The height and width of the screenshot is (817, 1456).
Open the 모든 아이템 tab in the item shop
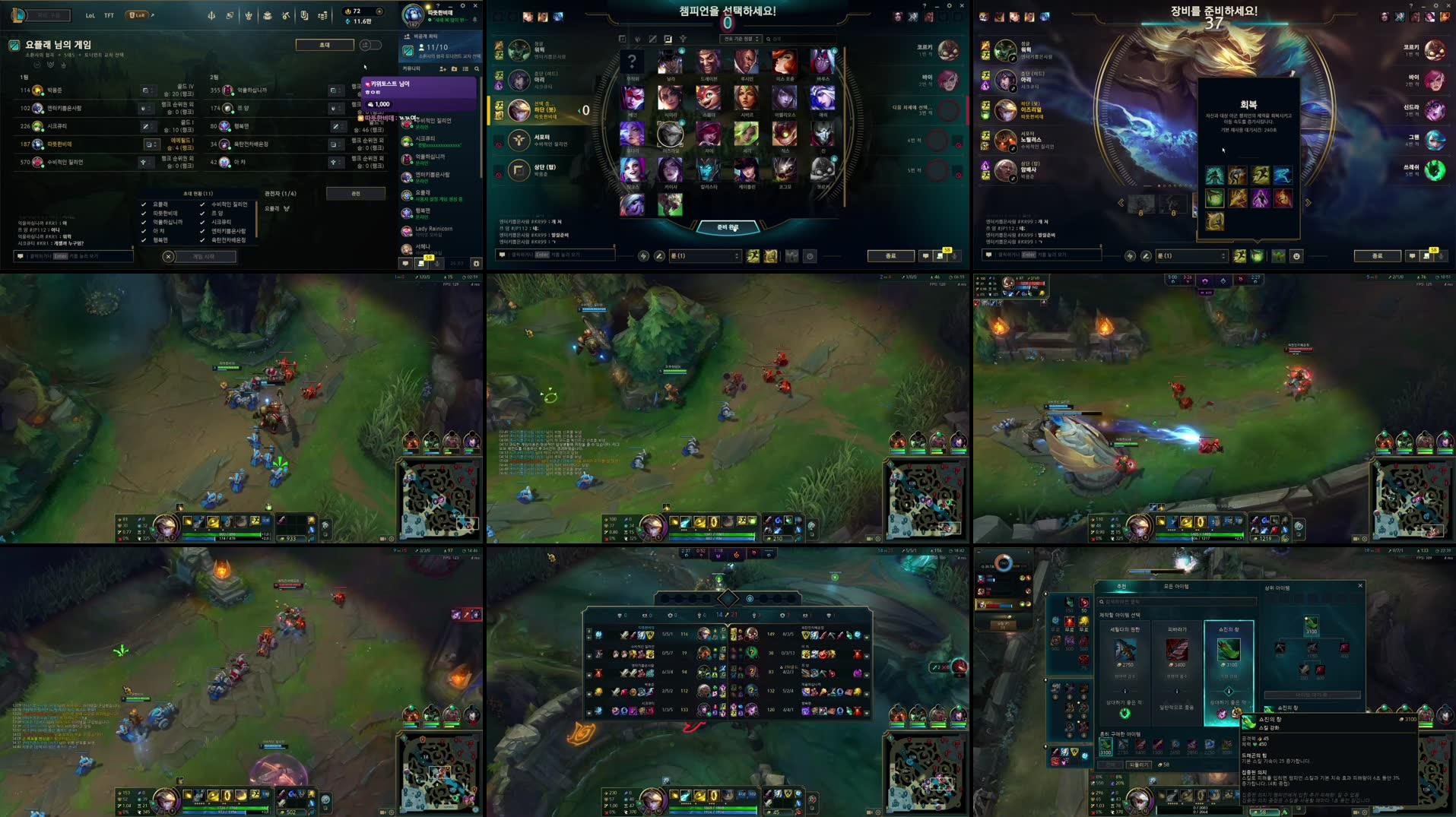coord(1177,585)
